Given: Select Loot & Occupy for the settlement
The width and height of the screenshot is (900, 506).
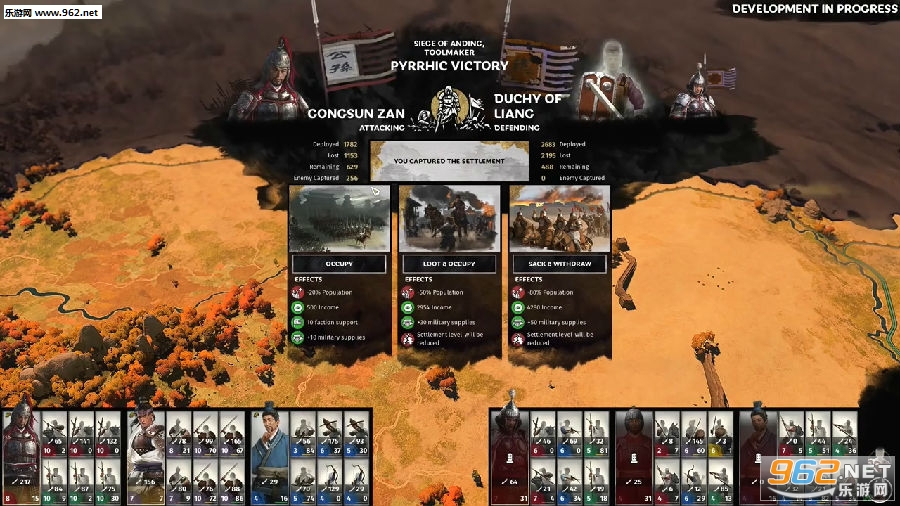Looking at the screenshot, I should click(449, 264).
